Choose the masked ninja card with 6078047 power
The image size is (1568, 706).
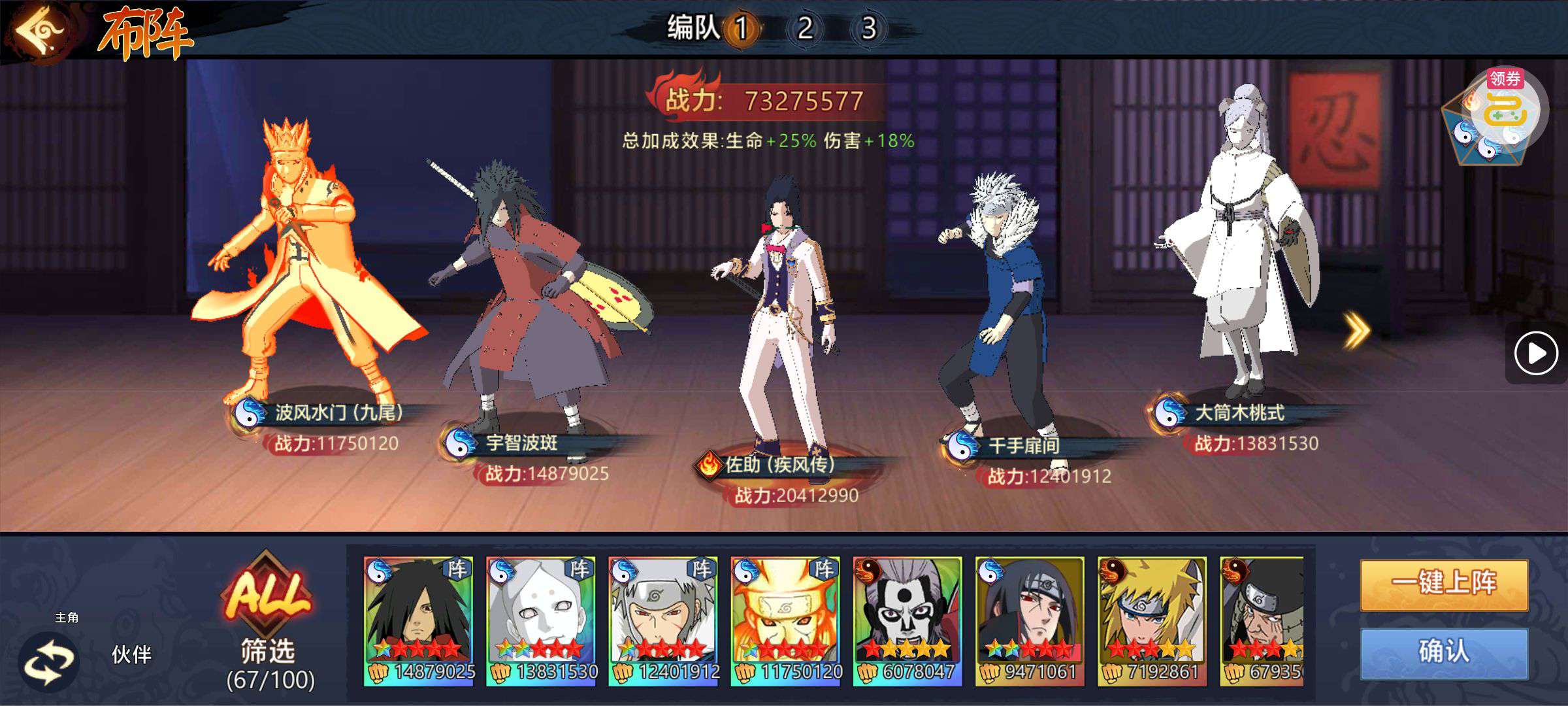(907, 621)
